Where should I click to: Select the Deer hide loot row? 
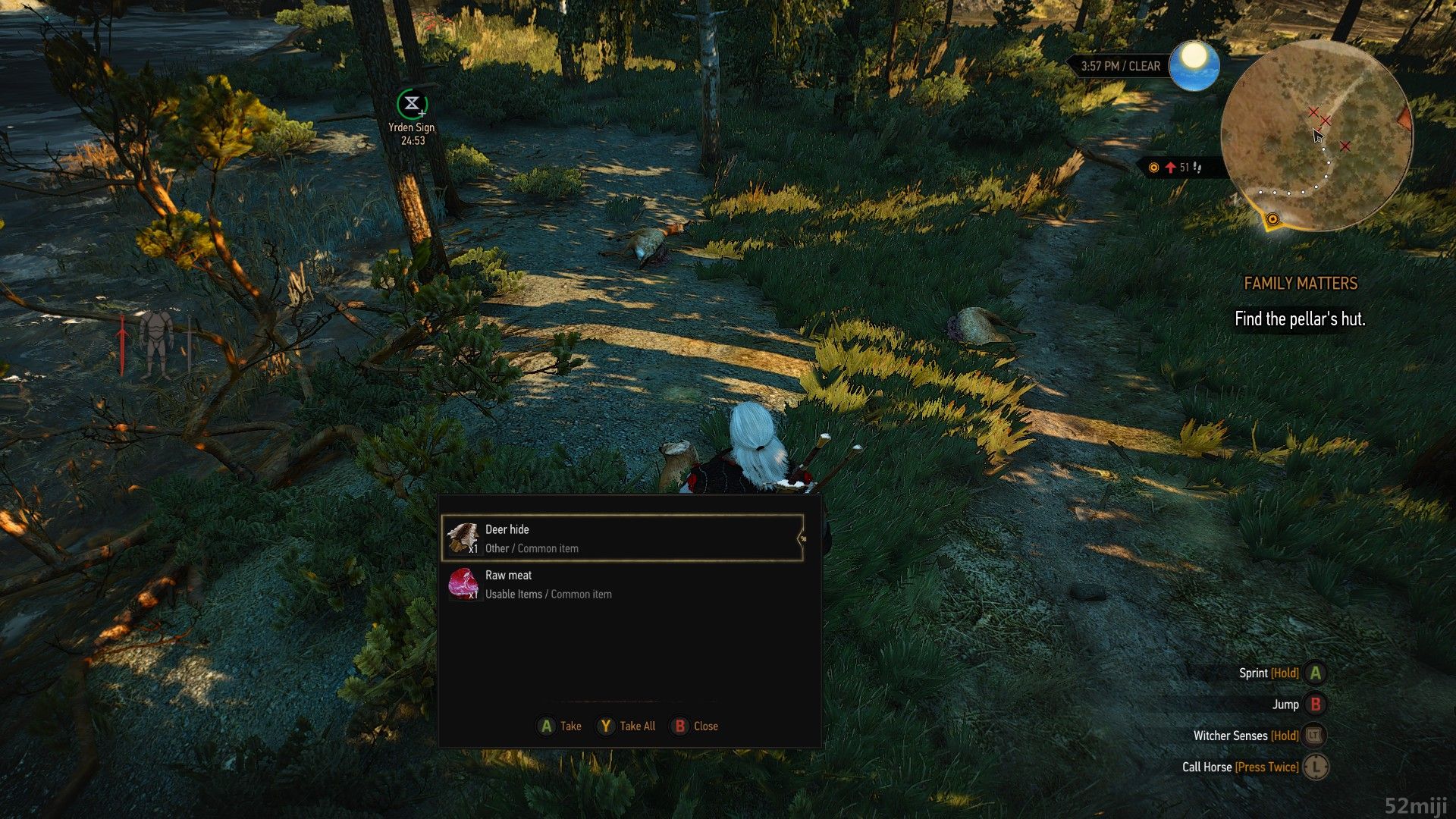[x=622, y=538]
